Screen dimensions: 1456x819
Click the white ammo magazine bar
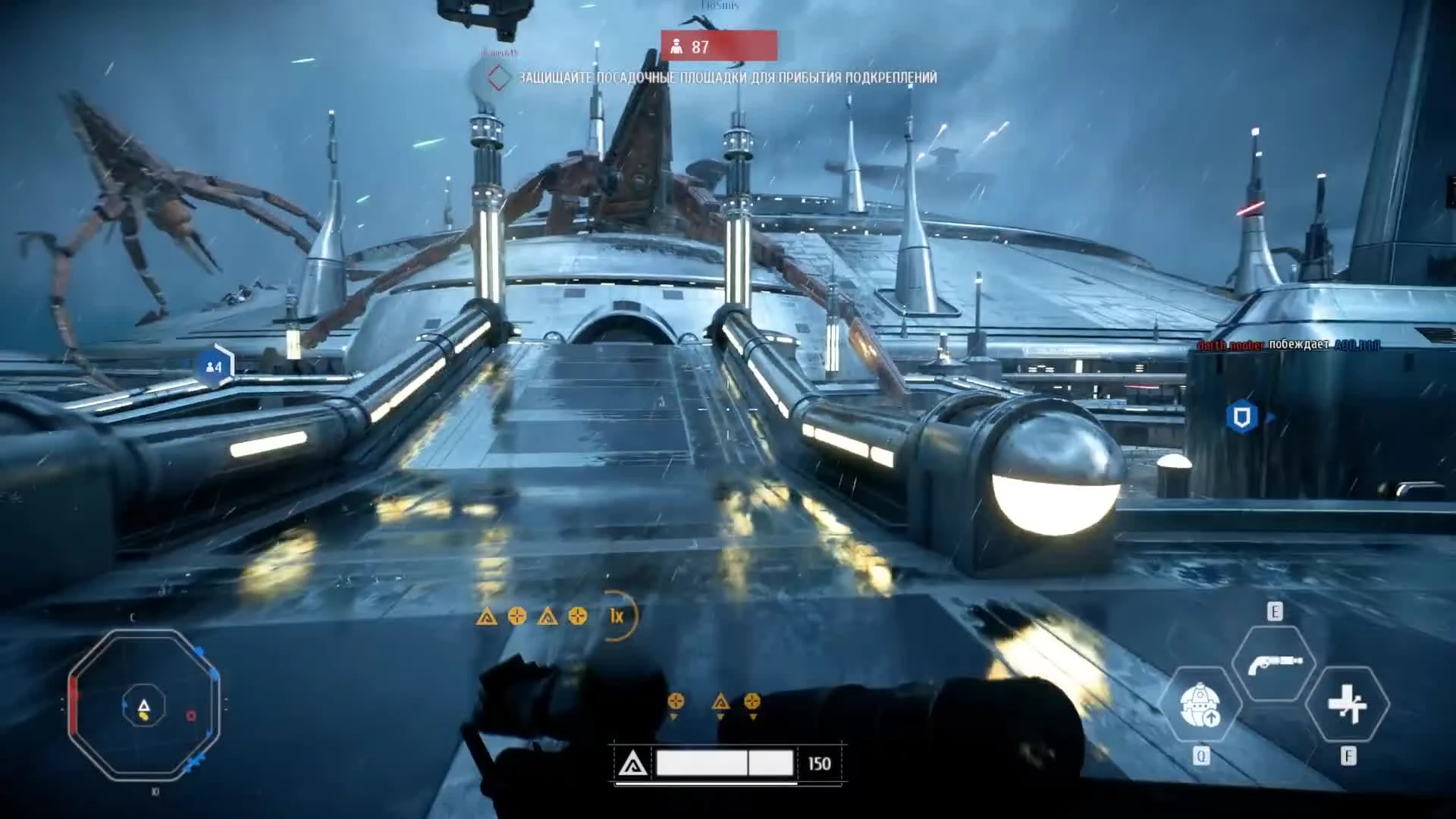pos(724,763)
